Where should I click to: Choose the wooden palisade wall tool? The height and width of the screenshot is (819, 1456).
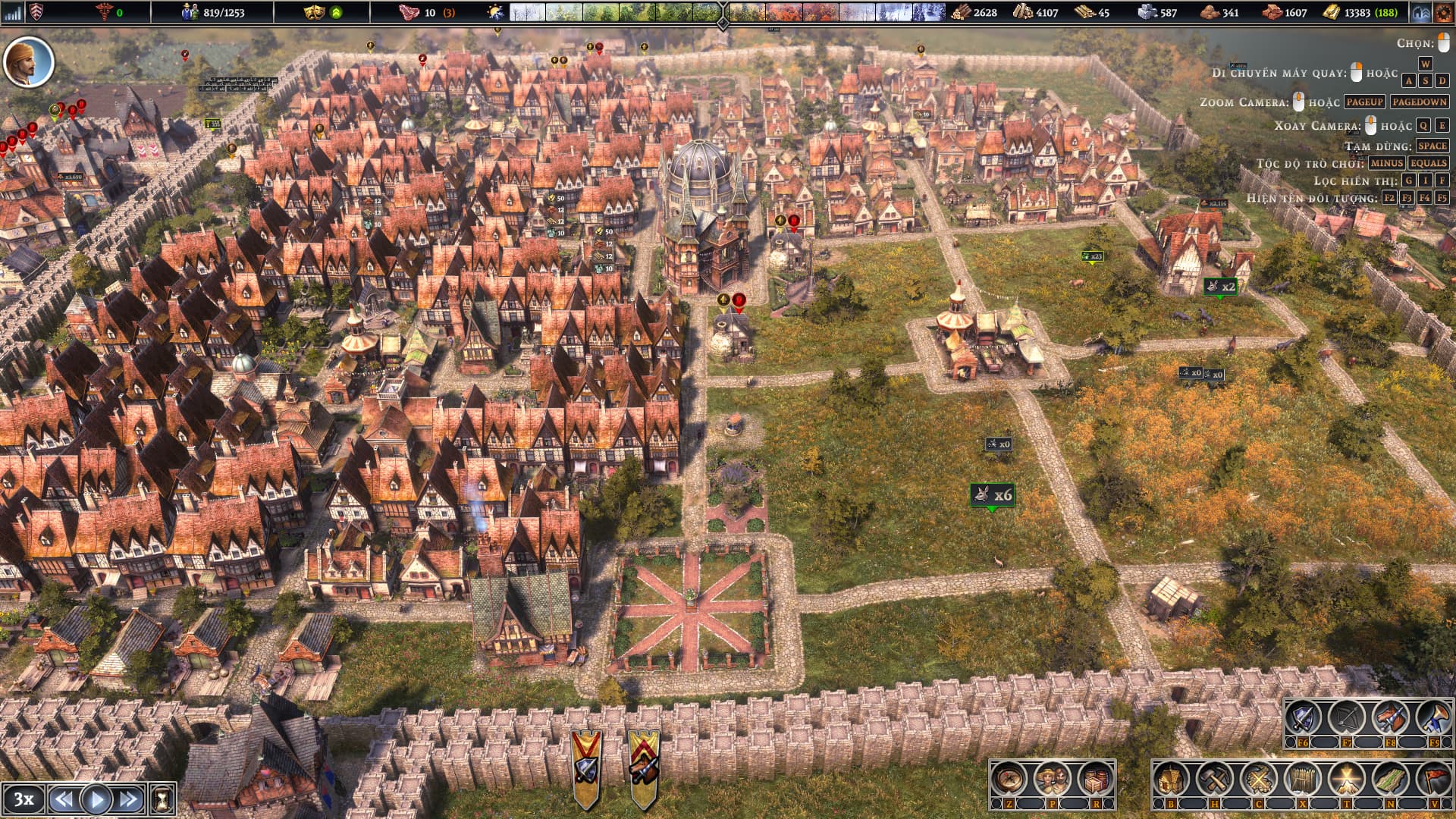1302,779
